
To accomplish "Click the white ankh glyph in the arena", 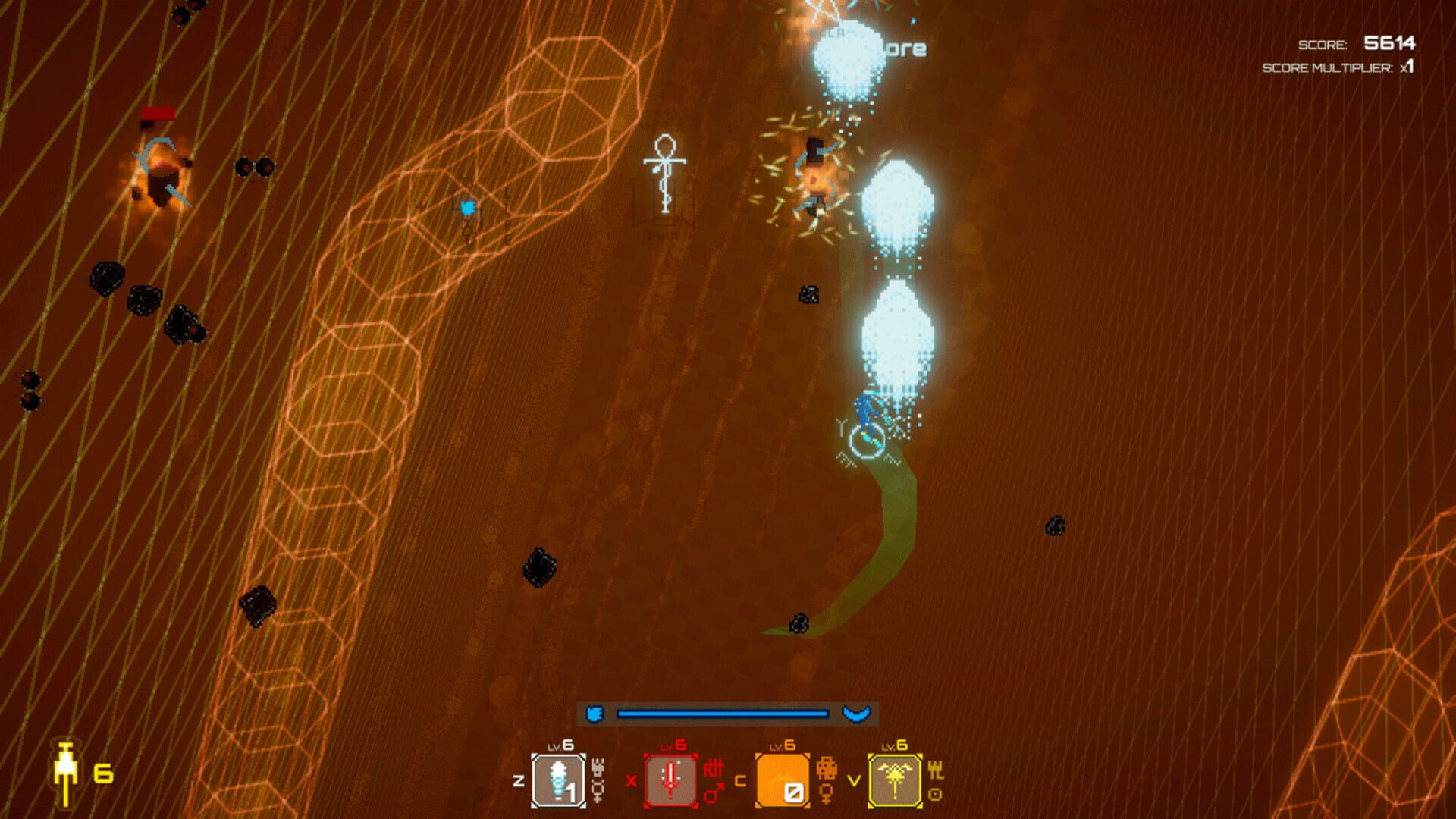I will [664, 174].
